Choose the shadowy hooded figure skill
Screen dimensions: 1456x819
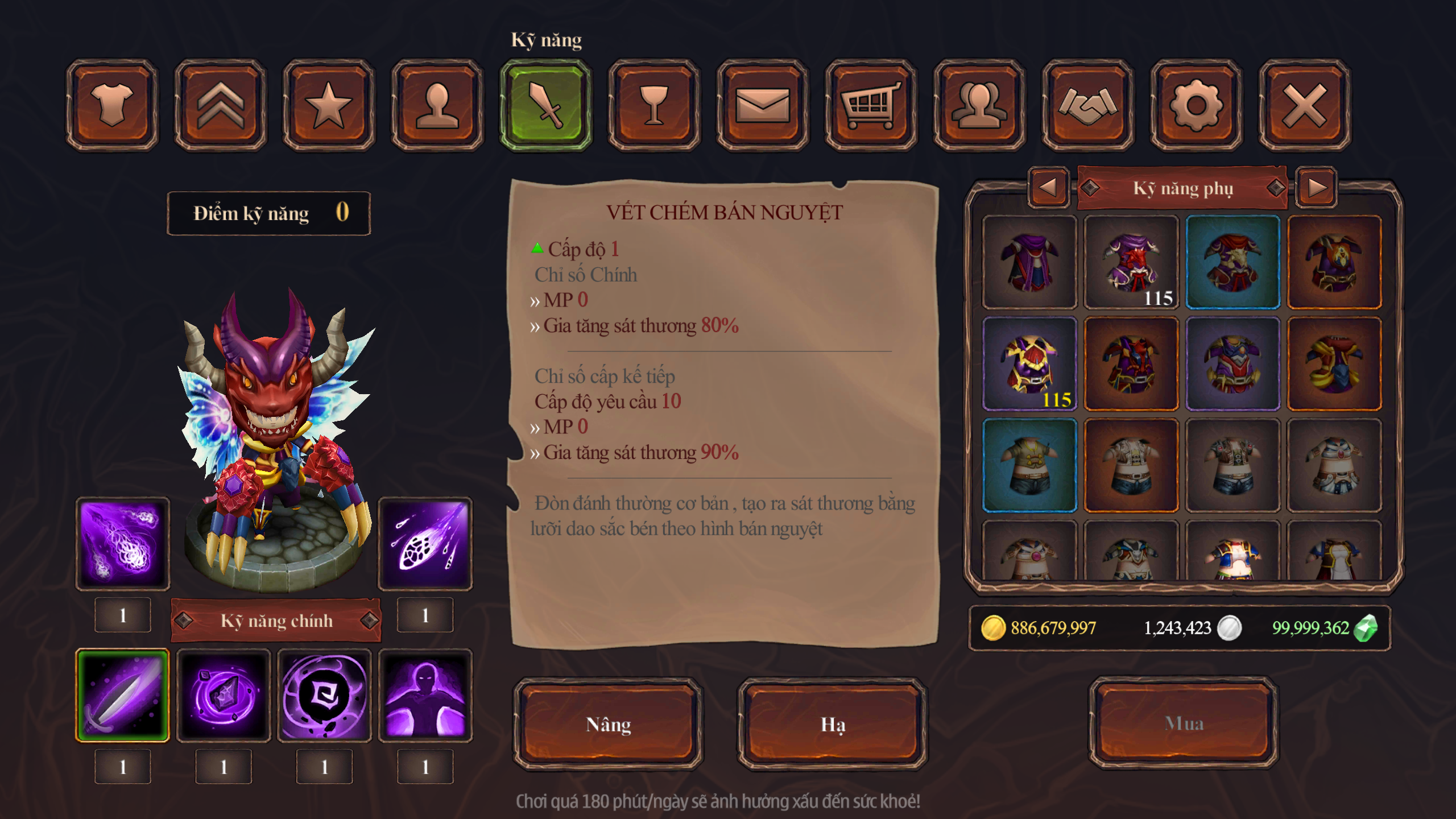pos(425,696)
